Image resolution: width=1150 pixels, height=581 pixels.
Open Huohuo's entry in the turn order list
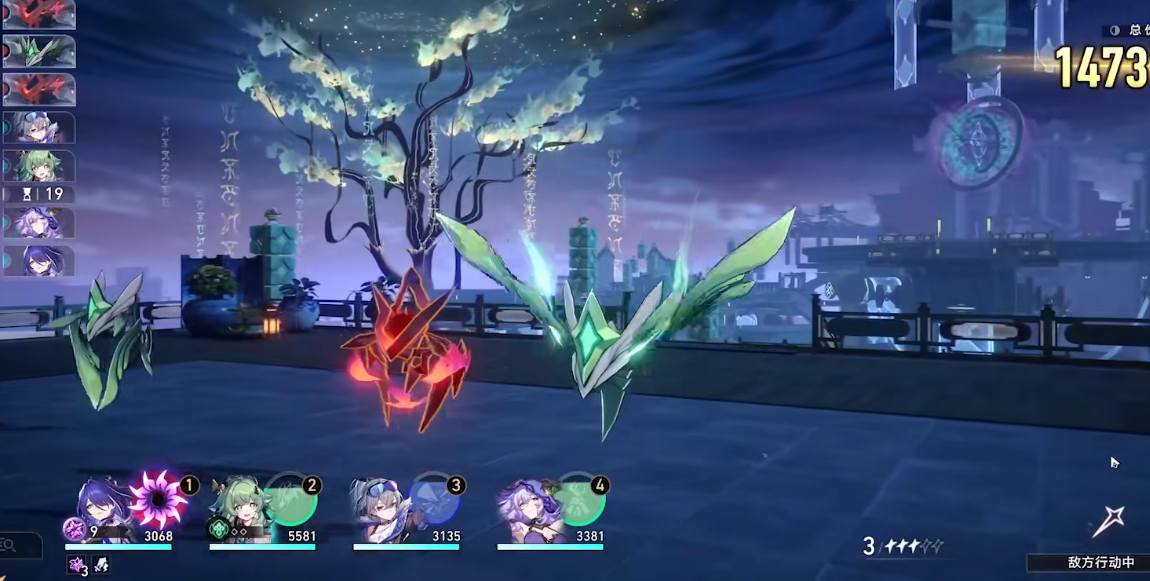[38, 165]
